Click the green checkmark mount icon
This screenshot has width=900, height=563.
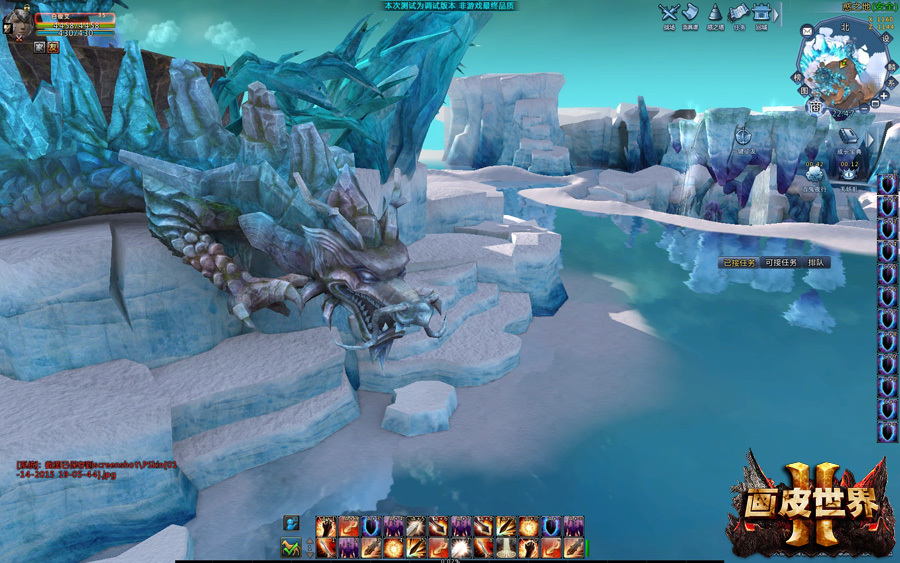pos(291,547)
